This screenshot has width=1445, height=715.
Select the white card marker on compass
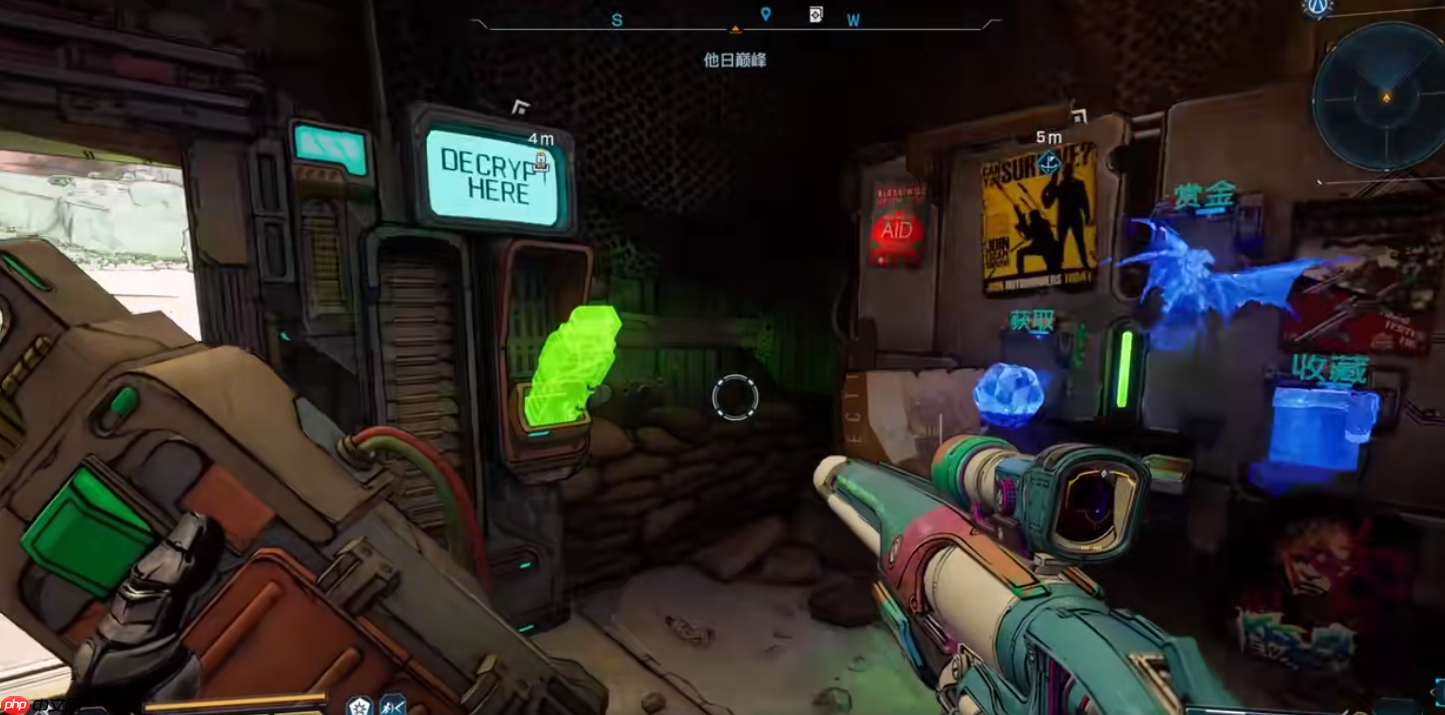(x=816, y=14)
